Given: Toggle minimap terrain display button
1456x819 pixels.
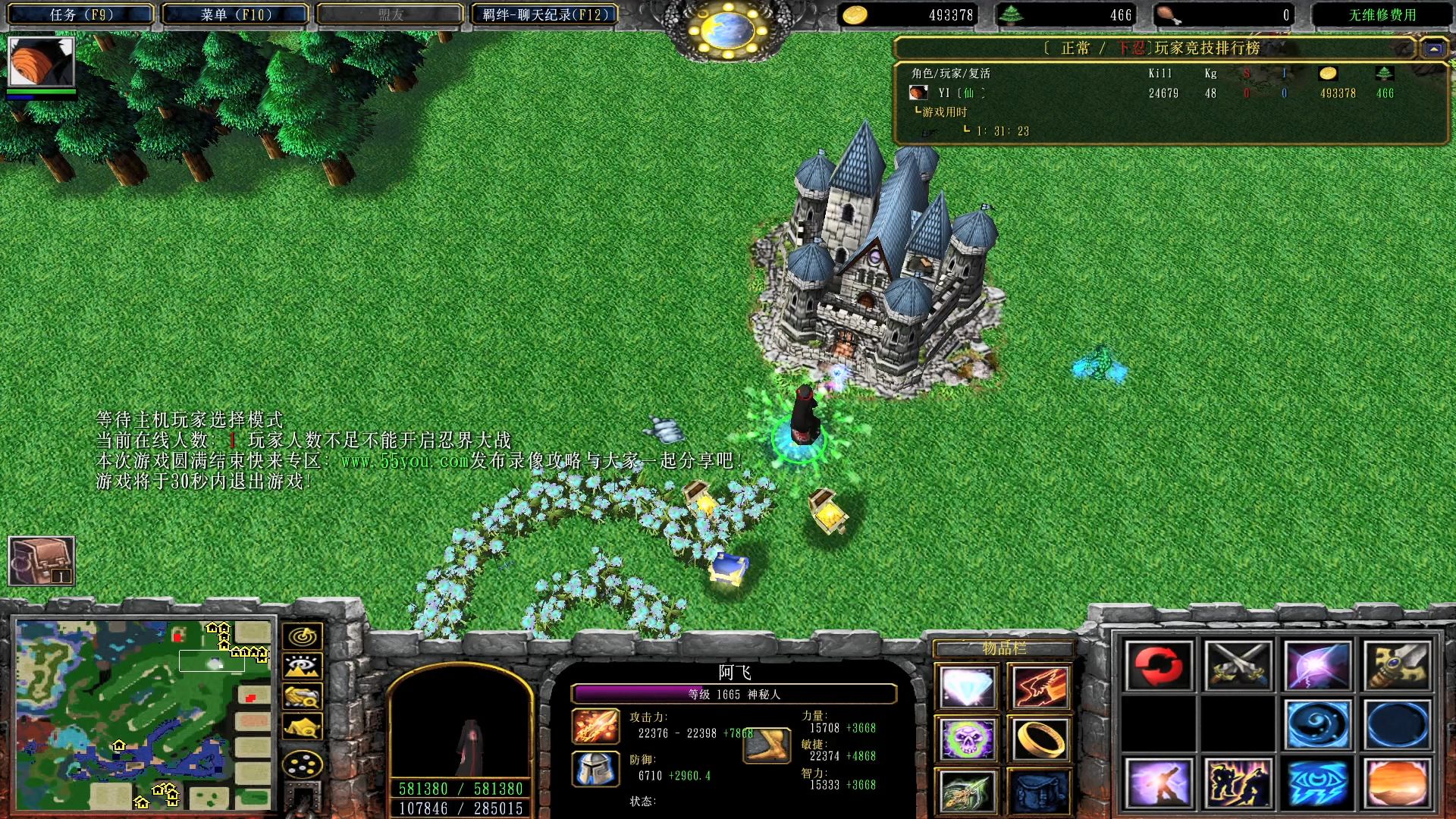Looking at the screenshot, I should (x=302, y=666).
